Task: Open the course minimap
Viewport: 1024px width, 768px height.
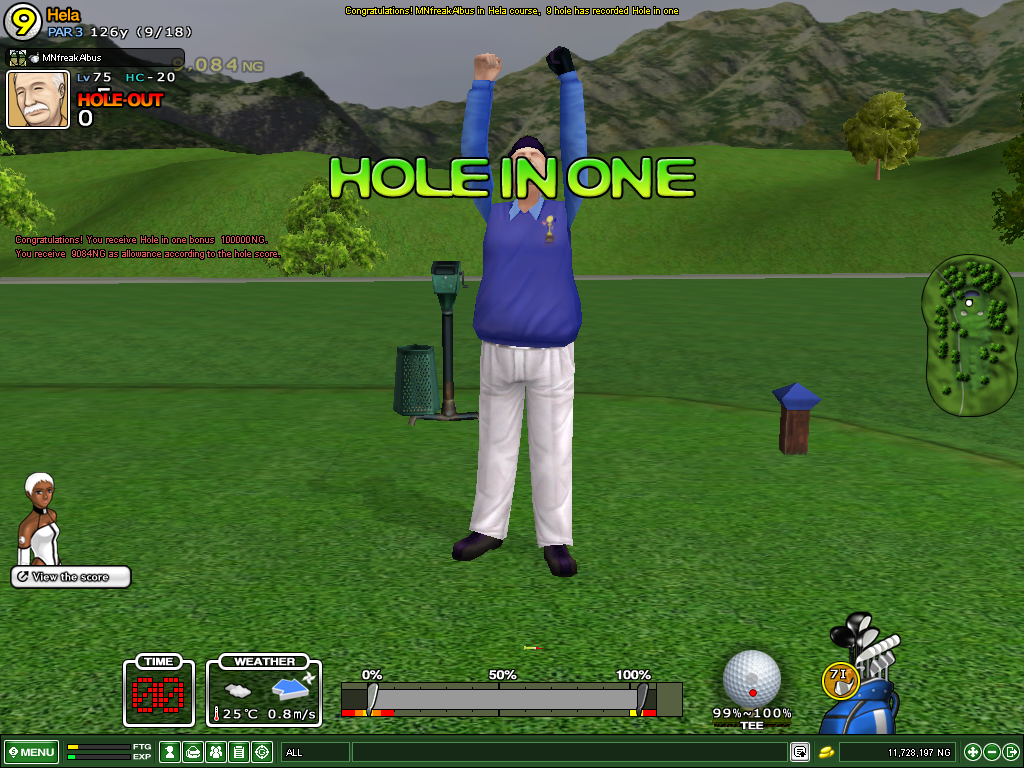Action: click(x=968, y=335)
